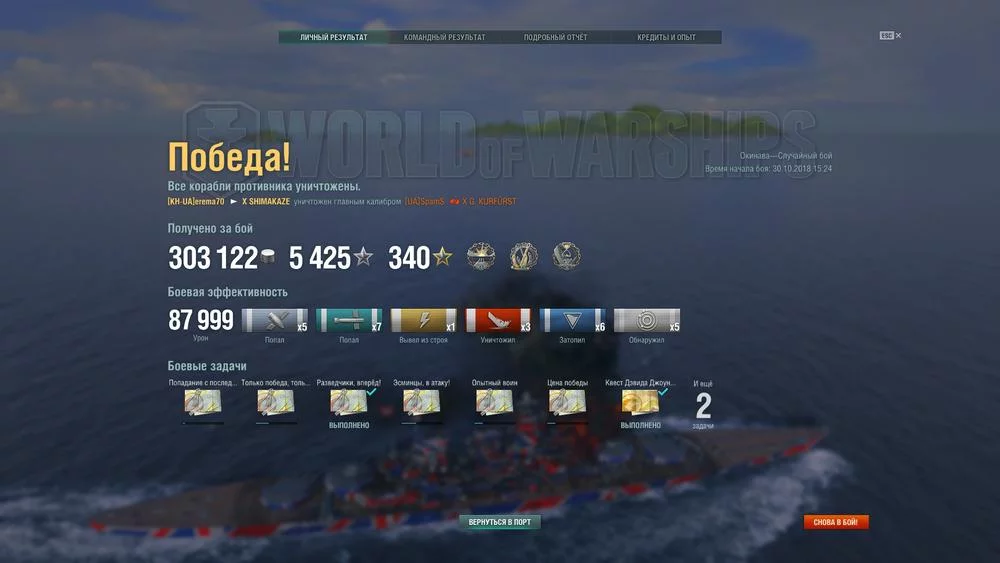Click player name erema70 in kill line
The height and width of the screenshot is (563, 1000).
pyautogui.click(x=196, y=202)
